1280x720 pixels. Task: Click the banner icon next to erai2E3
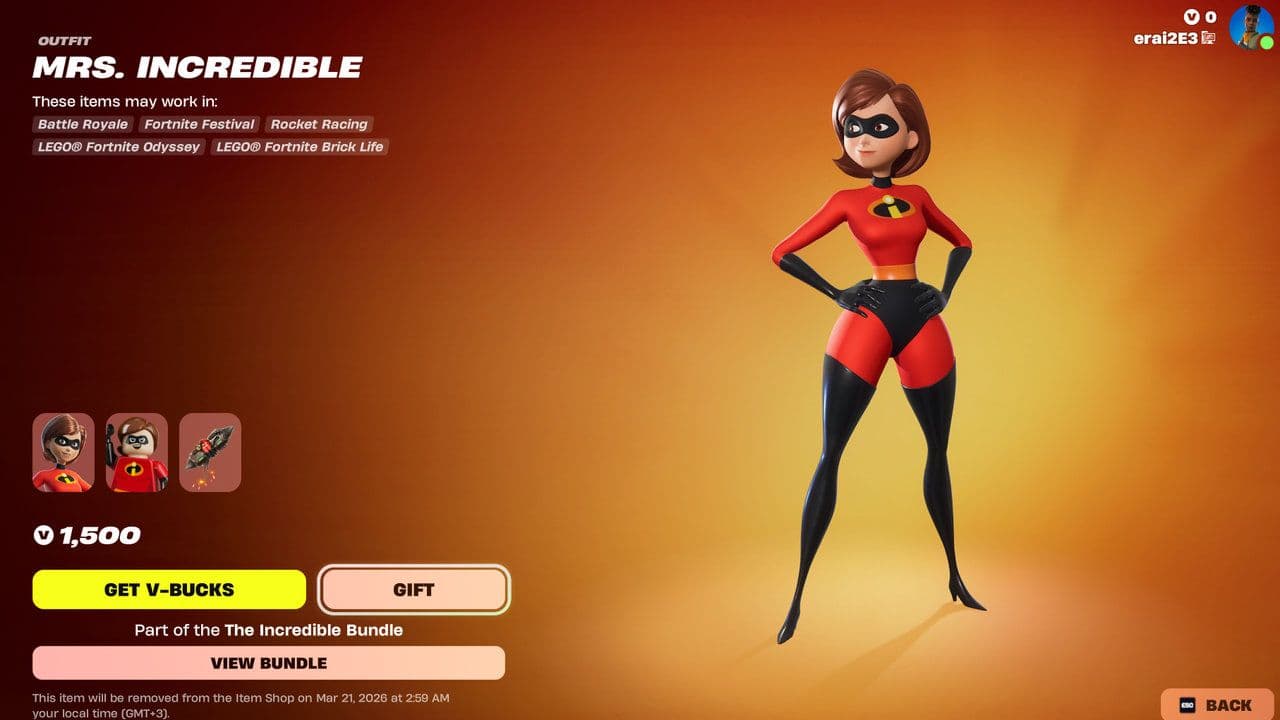click(1209, 38)
